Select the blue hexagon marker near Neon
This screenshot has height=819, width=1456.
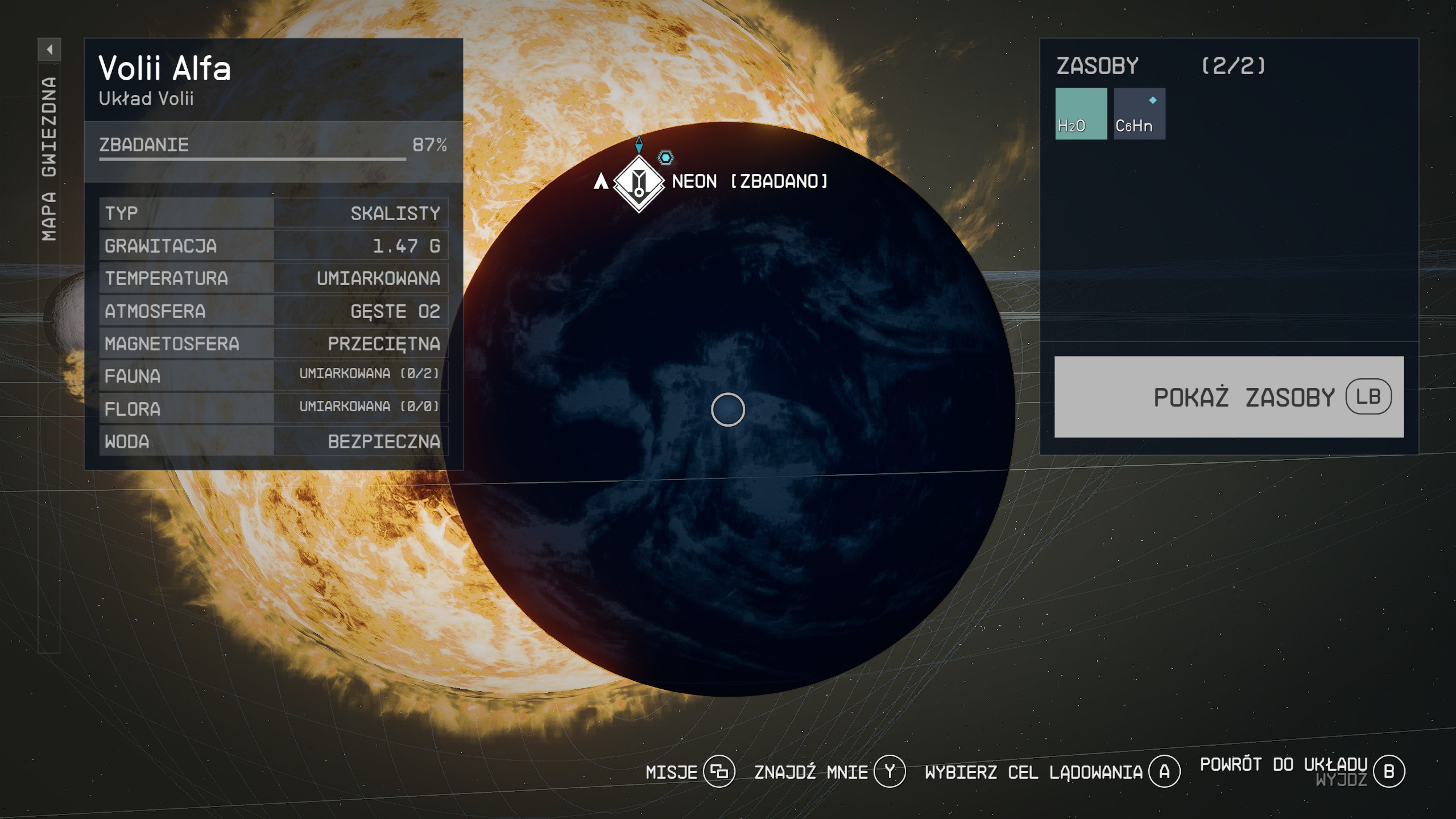[665, 158]
